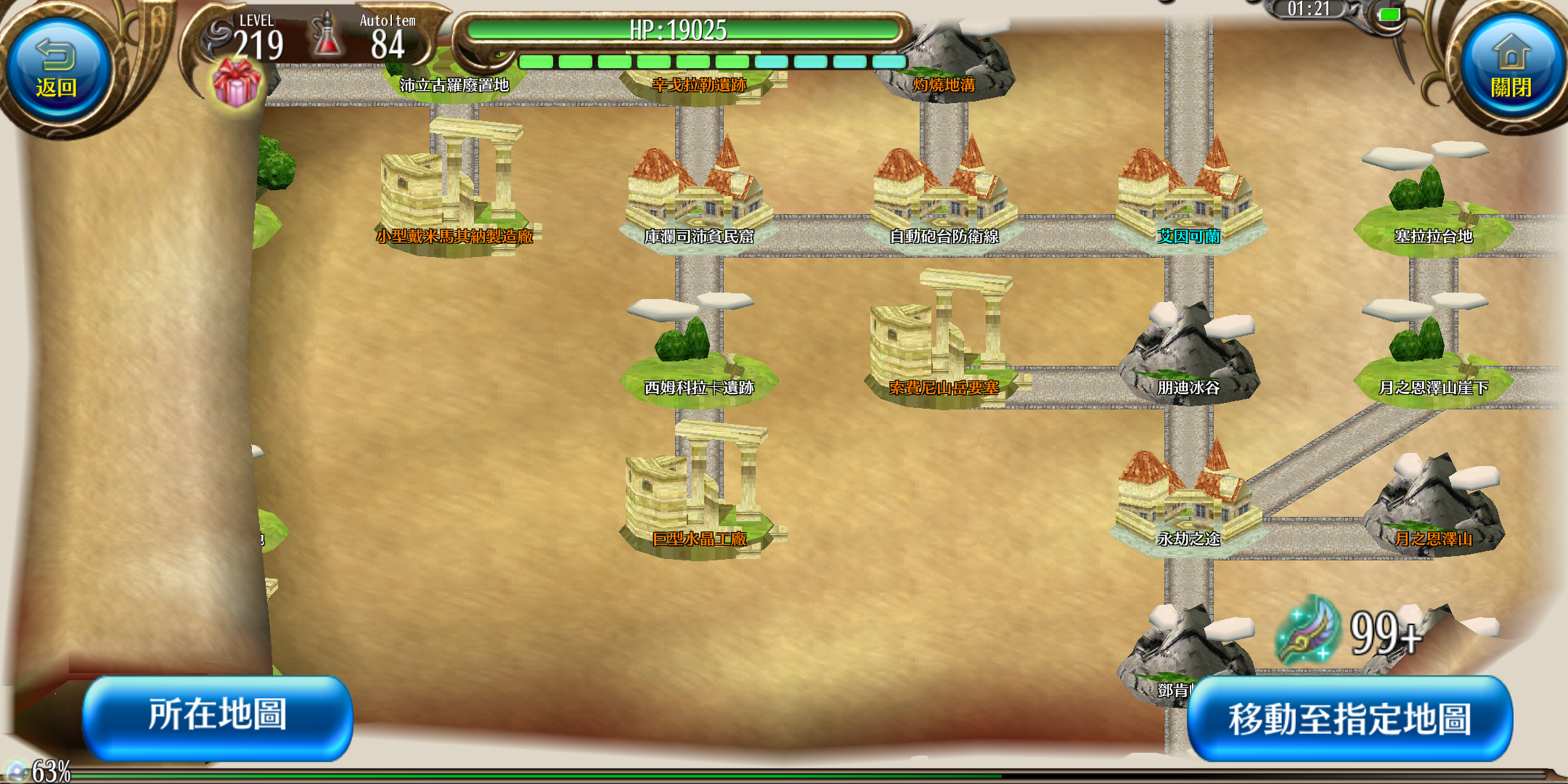Go back with the 返回 button

click(57, 71)
